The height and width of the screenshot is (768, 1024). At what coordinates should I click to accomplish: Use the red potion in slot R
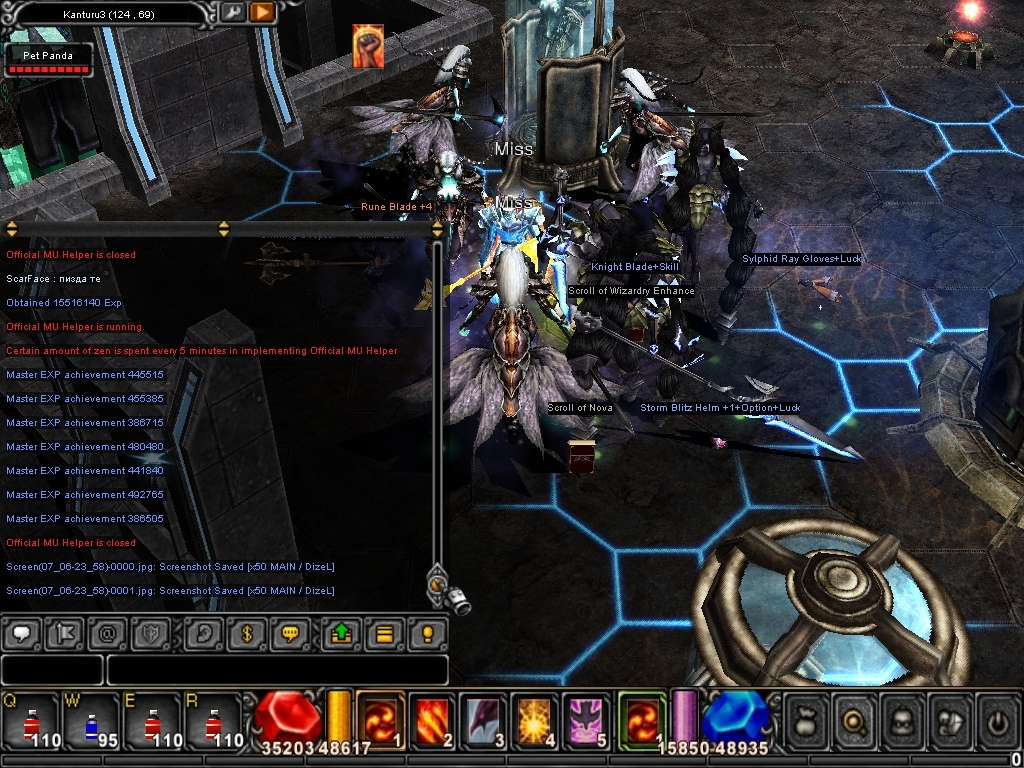[212, 719]
